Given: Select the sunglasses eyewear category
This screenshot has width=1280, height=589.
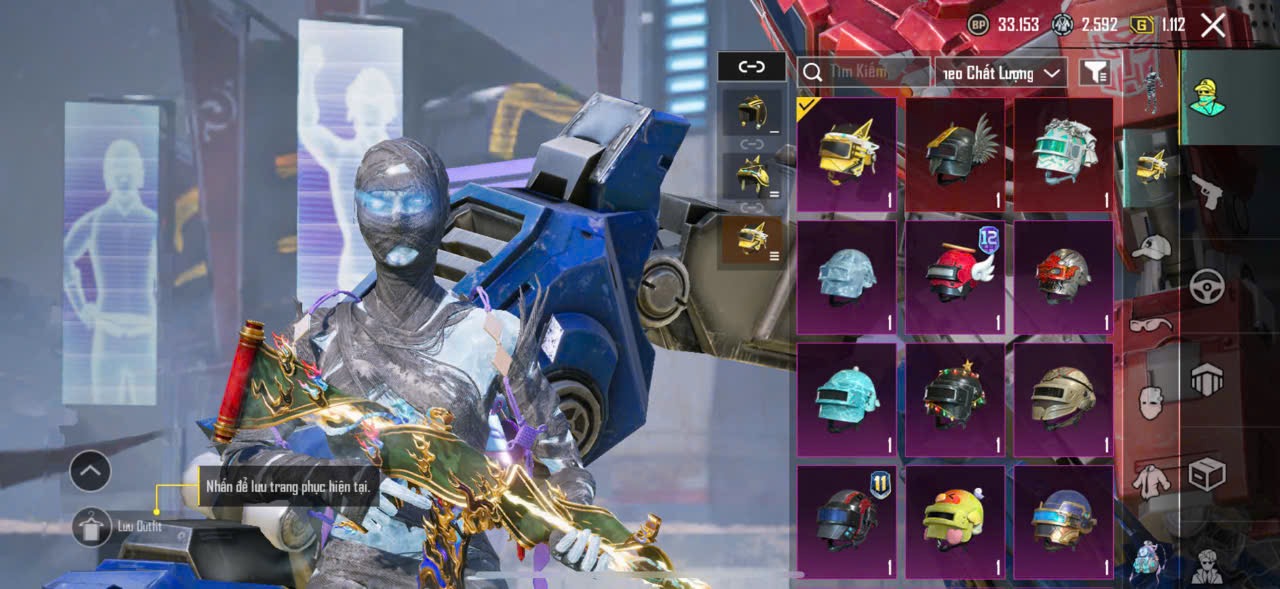Looking at the screenshot, I should point(1151,324).
